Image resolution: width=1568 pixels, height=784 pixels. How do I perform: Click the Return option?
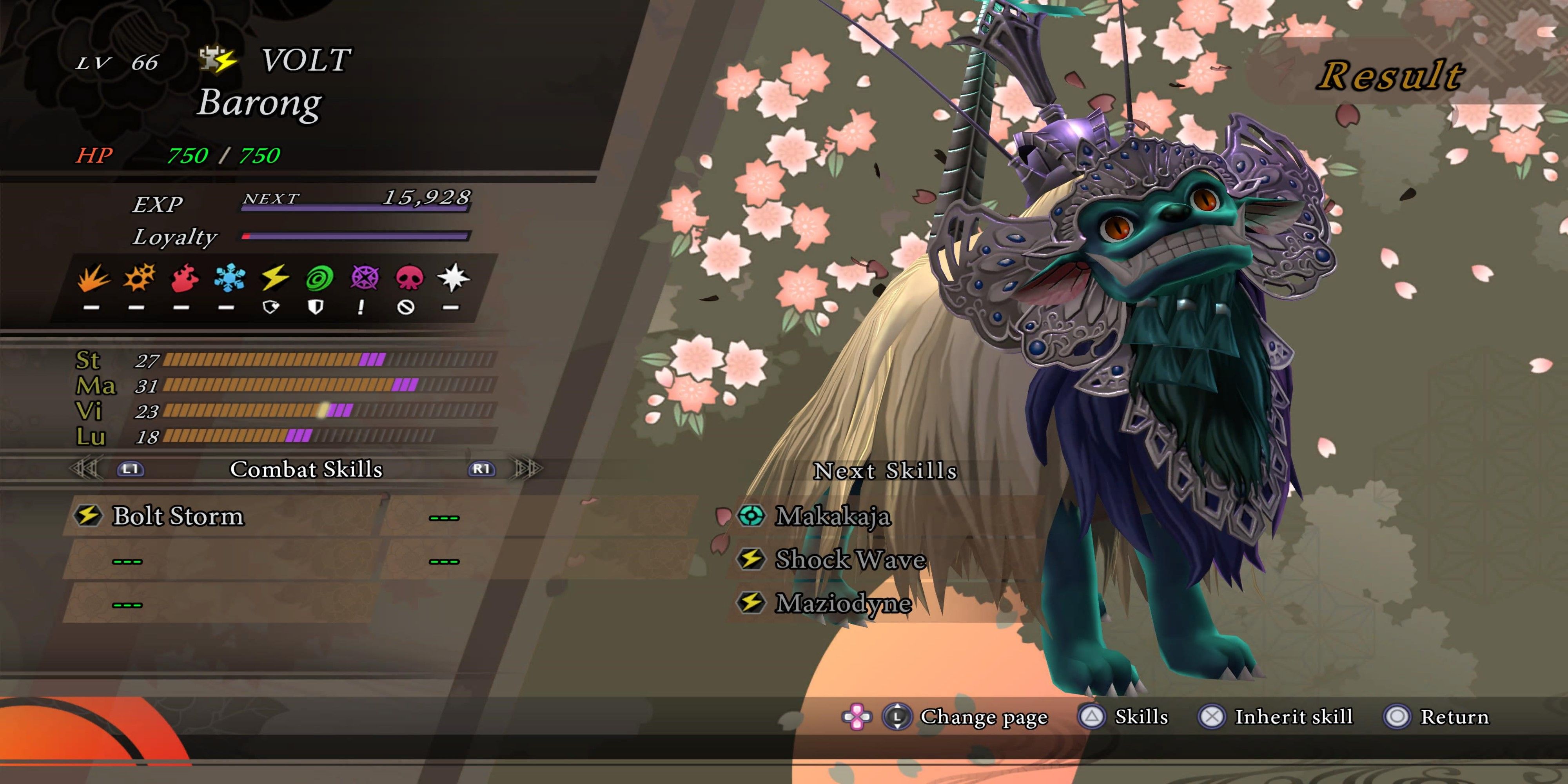pos(1454,717)
